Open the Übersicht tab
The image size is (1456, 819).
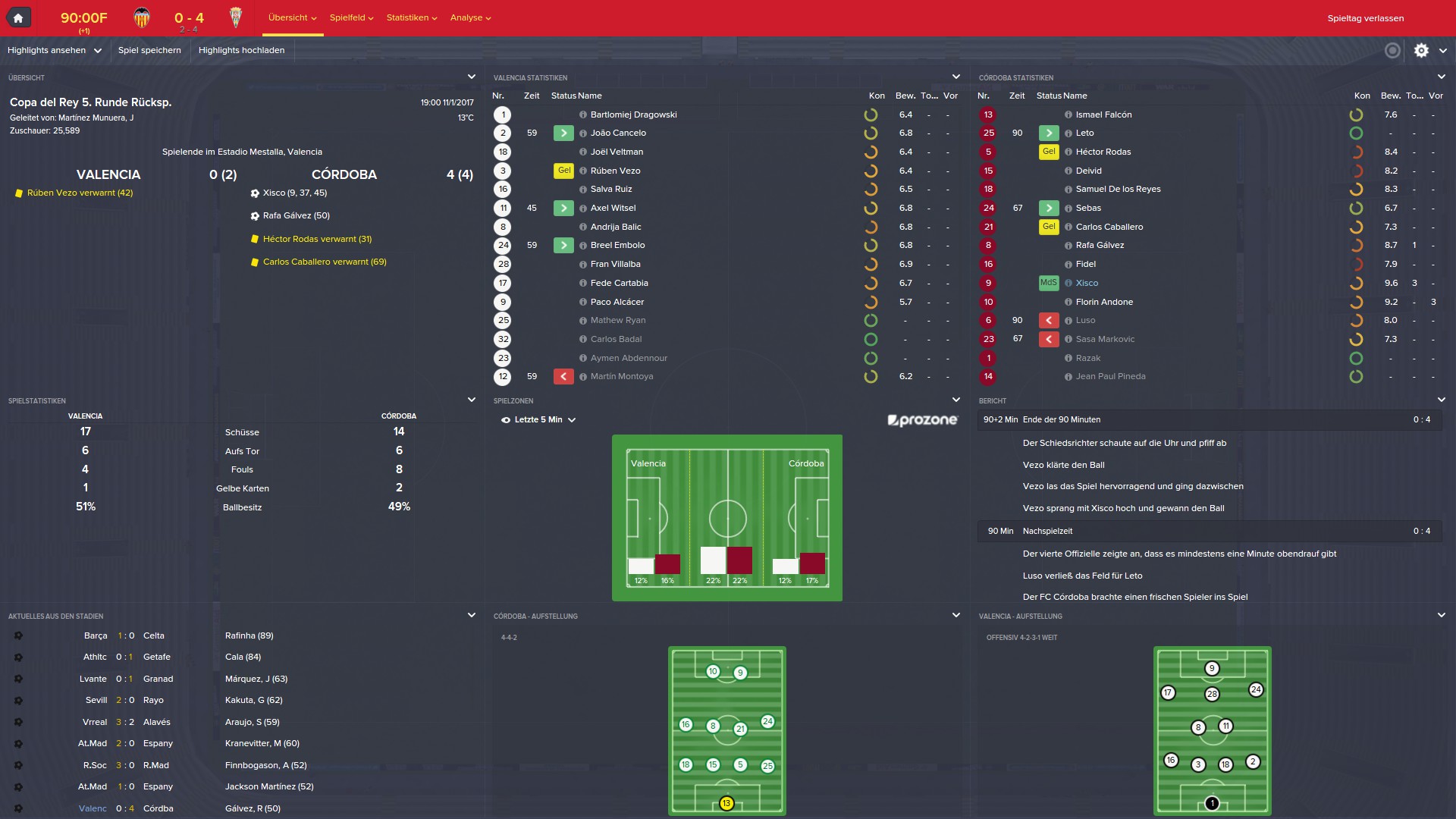click(x=292, y=17)
